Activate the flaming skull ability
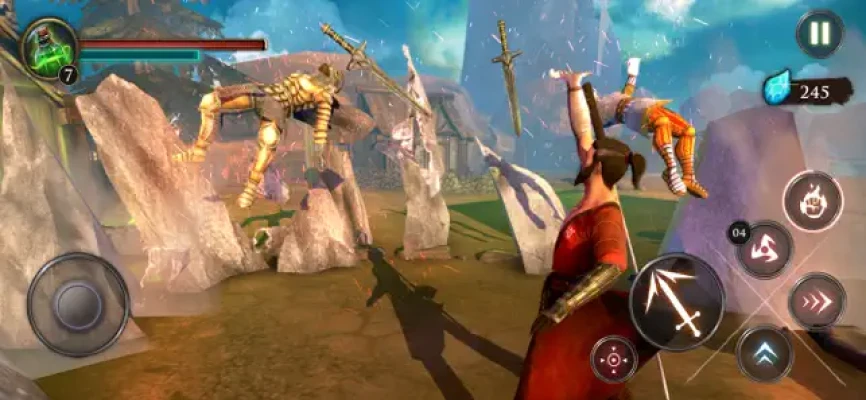The height and width of the screenshot is (400, 866). (x=813, y=201)
